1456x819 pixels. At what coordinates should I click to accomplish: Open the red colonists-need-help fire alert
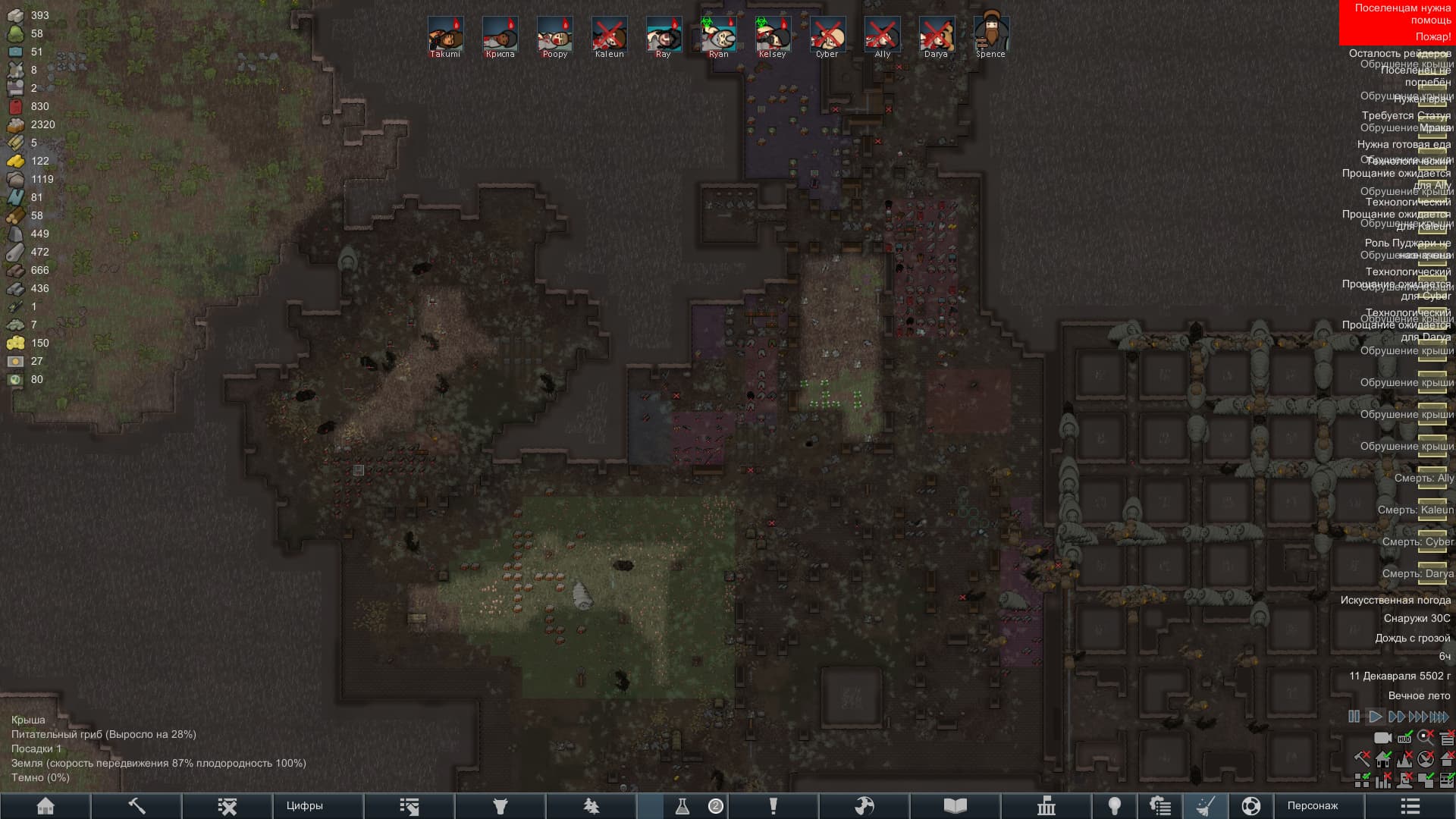pyautogui.click(x=1396, y=23)
